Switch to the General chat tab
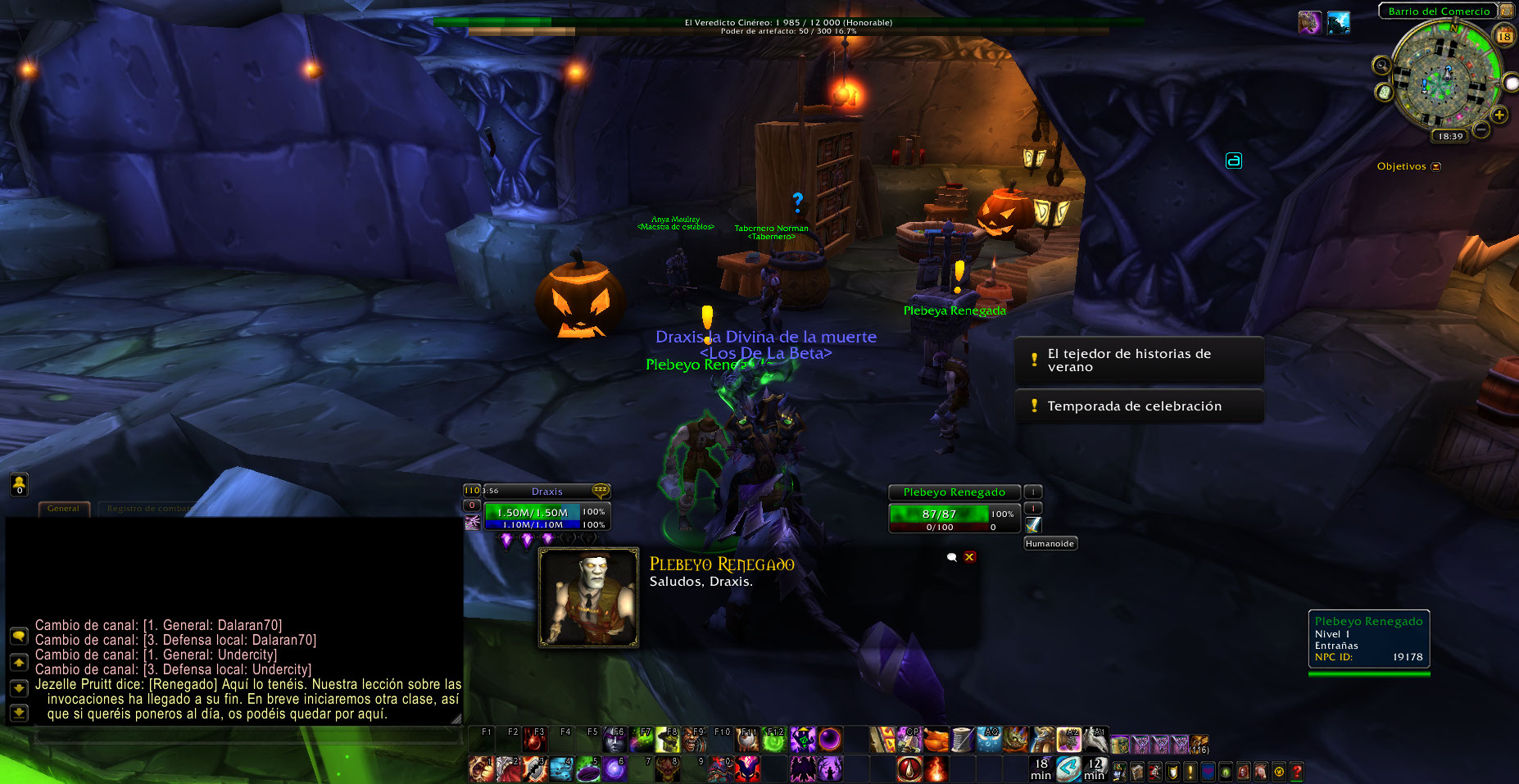The image size is (1519, 784). click(63, 509)
